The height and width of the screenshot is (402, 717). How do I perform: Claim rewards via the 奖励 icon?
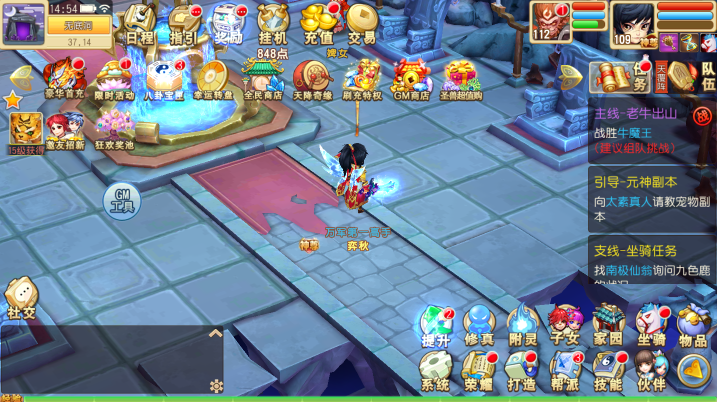pos(229,23)
